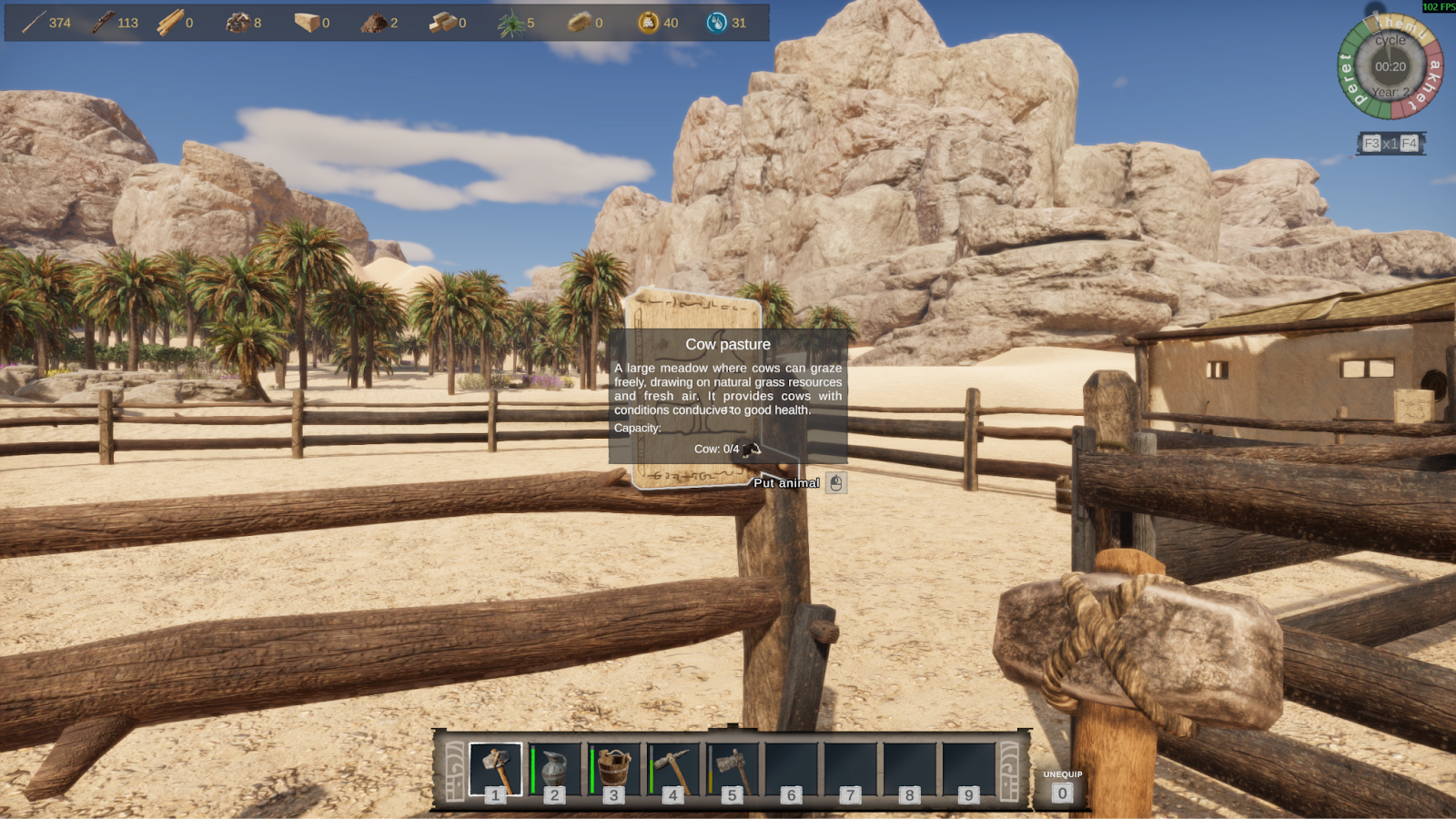Click the F3 game speed control

[x=1371, y=143]
